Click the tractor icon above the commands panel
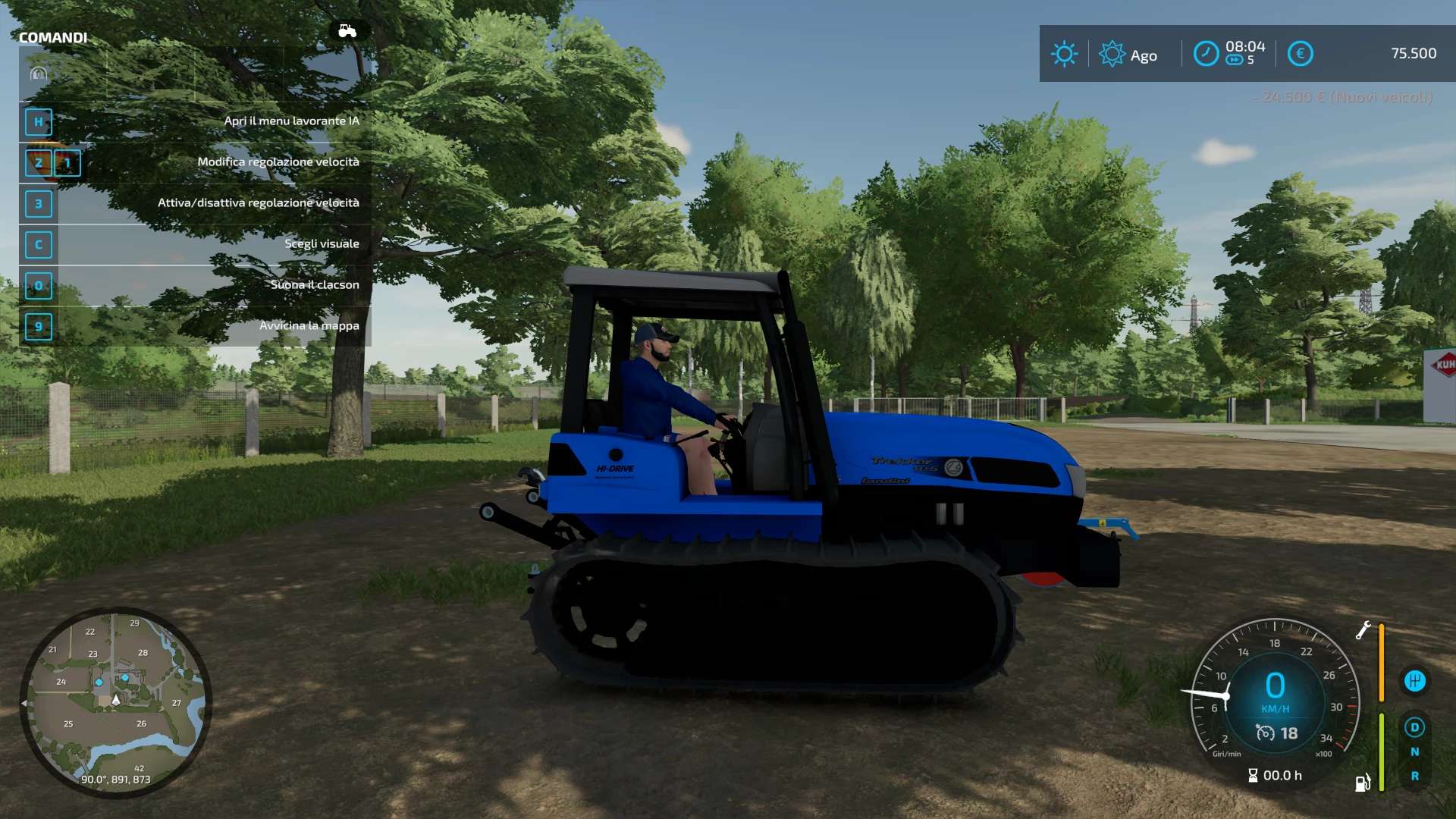Image resolution: width=1456 pixels, height=819 pixels. (x=347, y=31)
